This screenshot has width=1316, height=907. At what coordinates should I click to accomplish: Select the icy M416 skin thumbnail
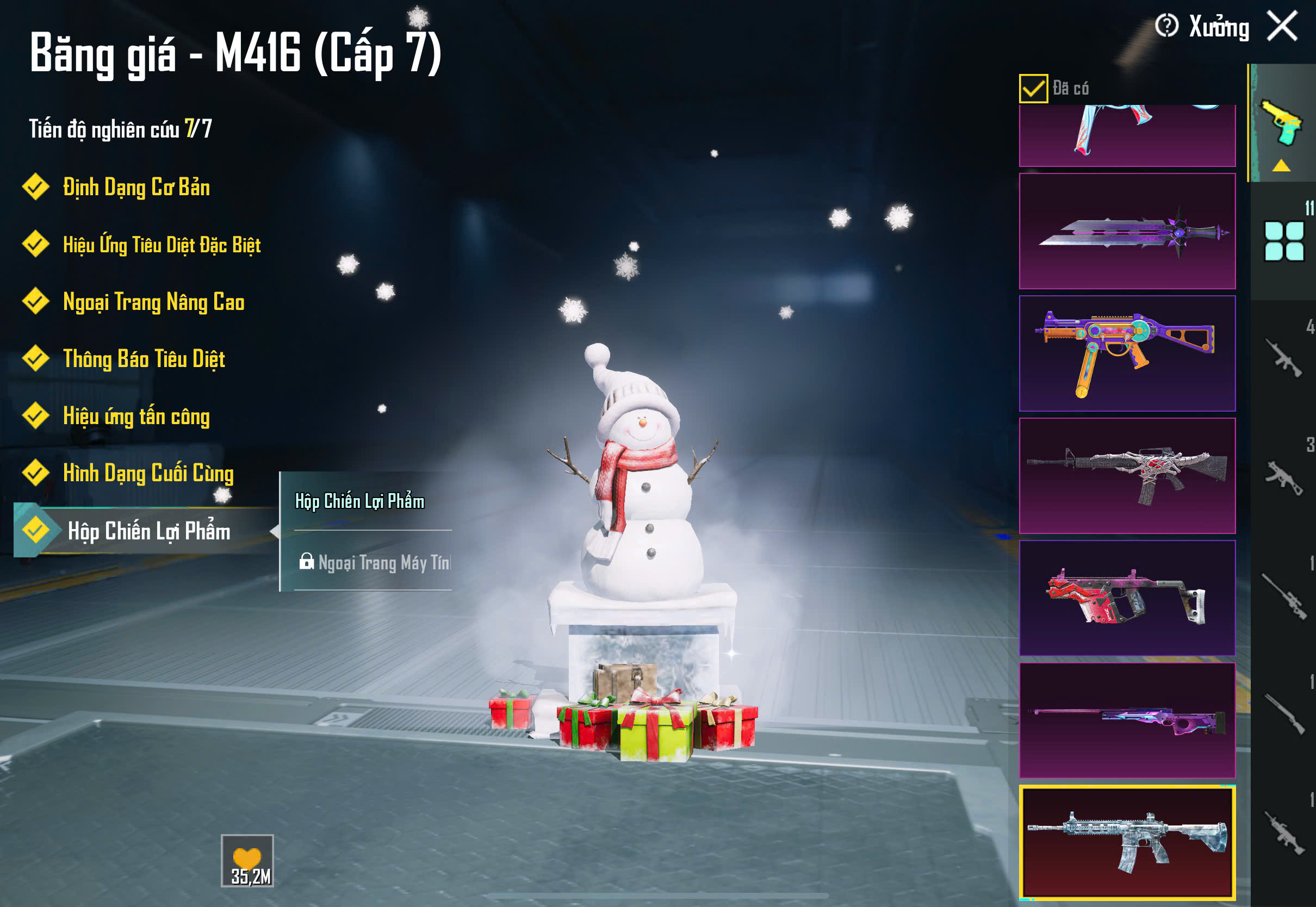click(1127, 842)
